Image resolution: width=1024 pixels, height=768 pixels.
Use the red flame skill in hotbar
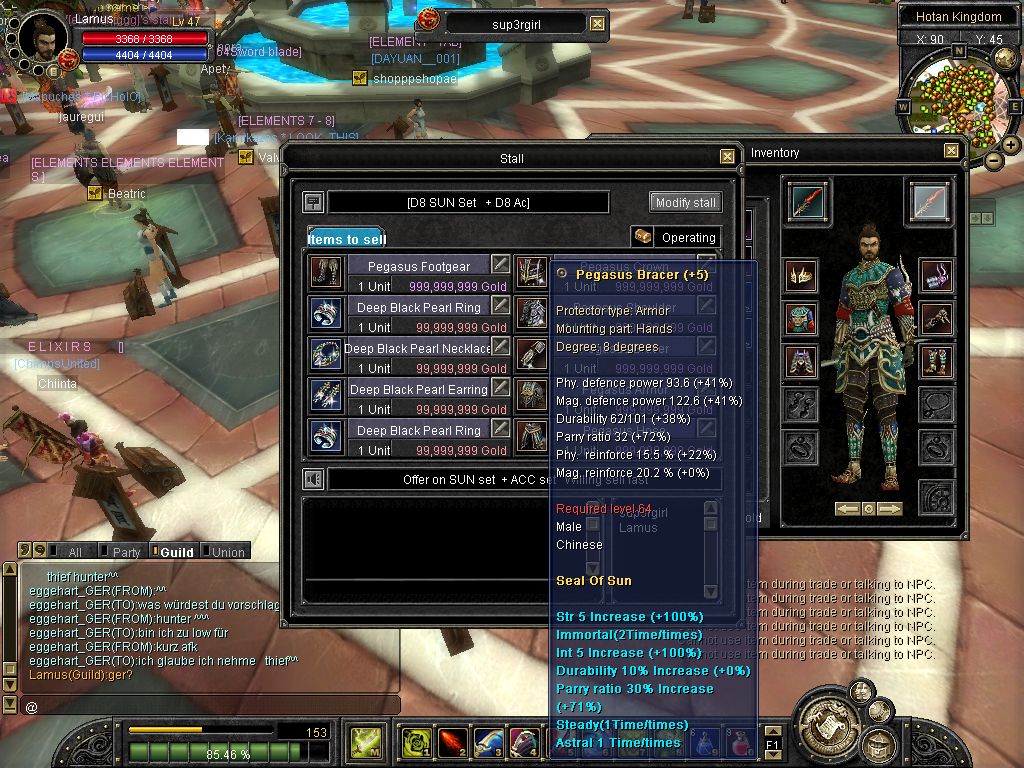coord(452,743)
